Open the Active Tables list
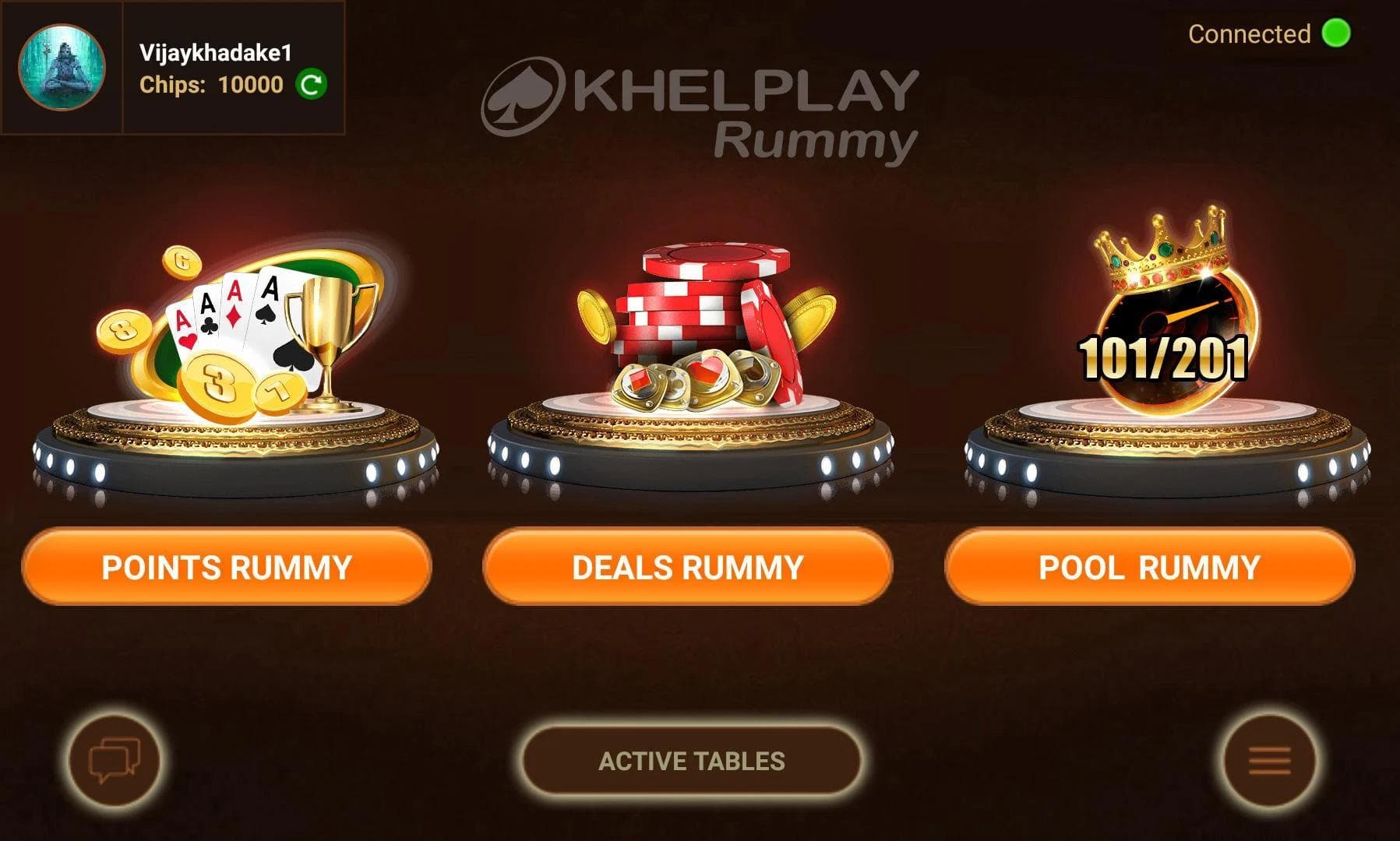The width and height of the screenshot is (1400, 841). coord(691,761)
